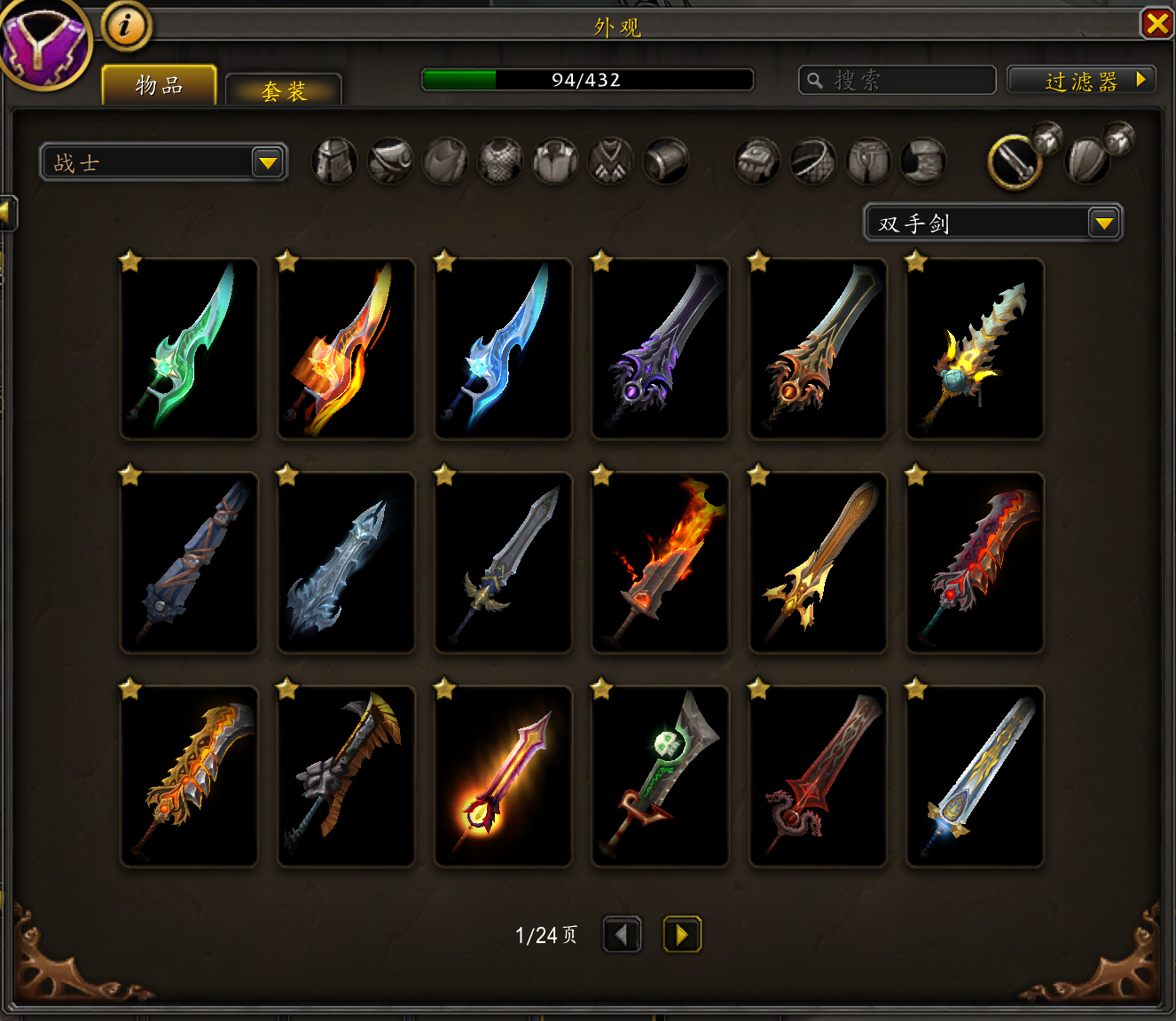Pick the sword with green skull
The image size is (1176, 1021).
point(660,776)
